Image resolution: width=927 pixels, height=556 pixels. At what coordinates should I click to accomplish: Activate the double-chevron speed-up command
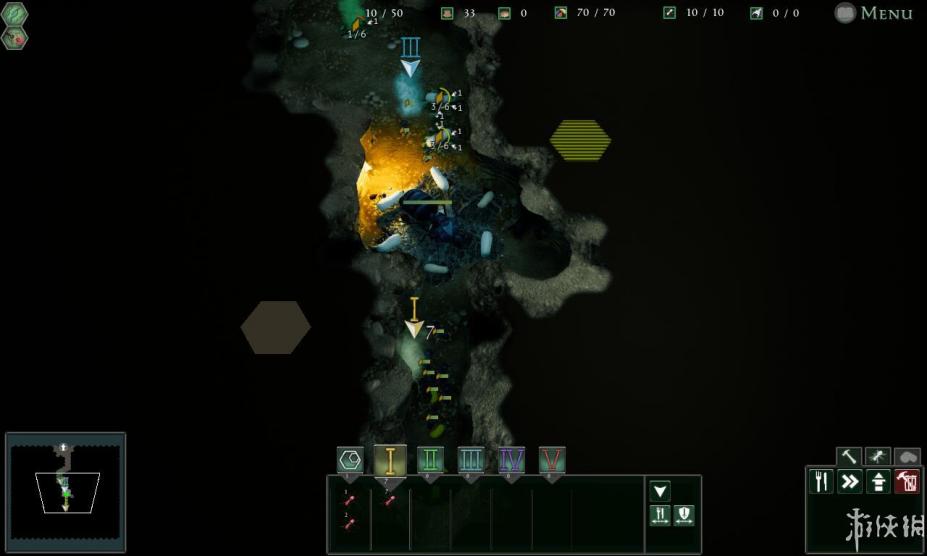(850, 482)
